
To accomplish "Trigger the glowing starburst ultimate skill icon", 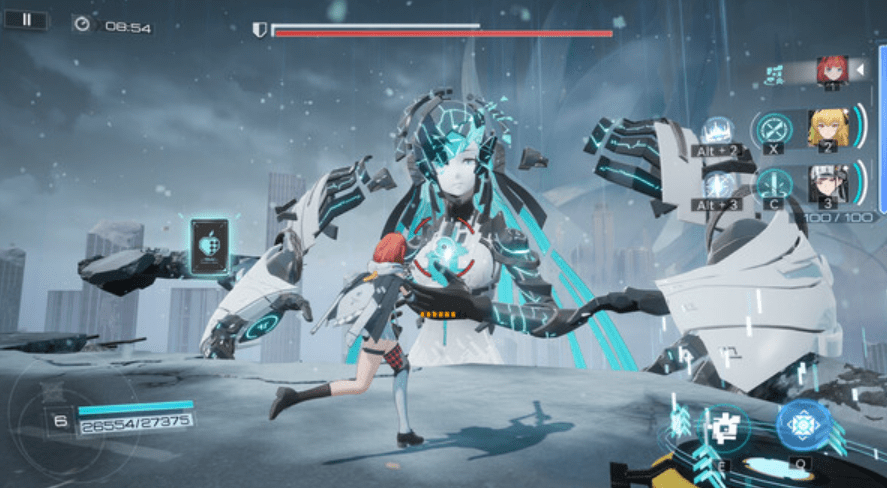I will pos(716,185).
